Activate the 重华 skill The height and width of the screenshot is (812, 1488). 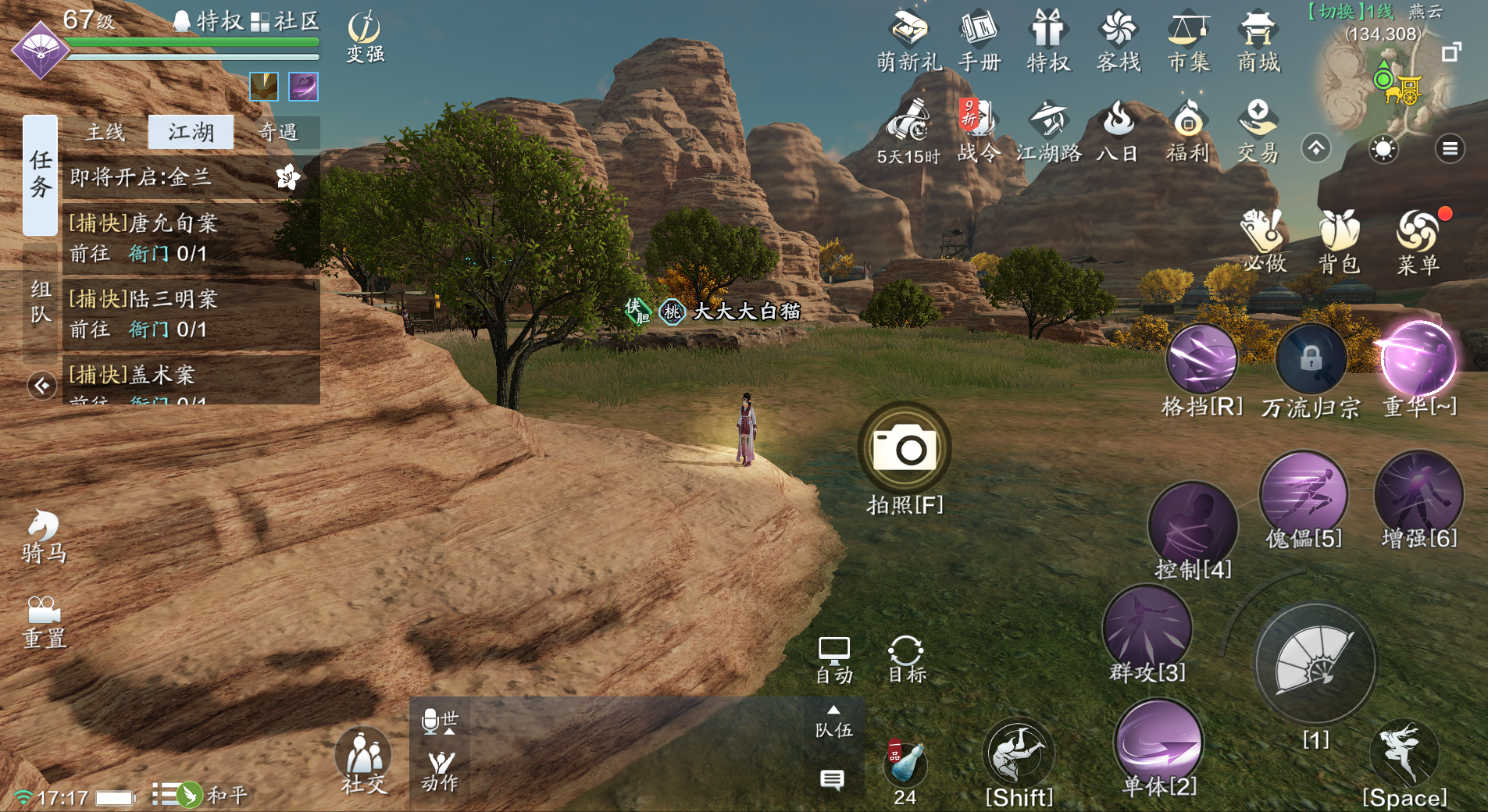(1418, 359)
